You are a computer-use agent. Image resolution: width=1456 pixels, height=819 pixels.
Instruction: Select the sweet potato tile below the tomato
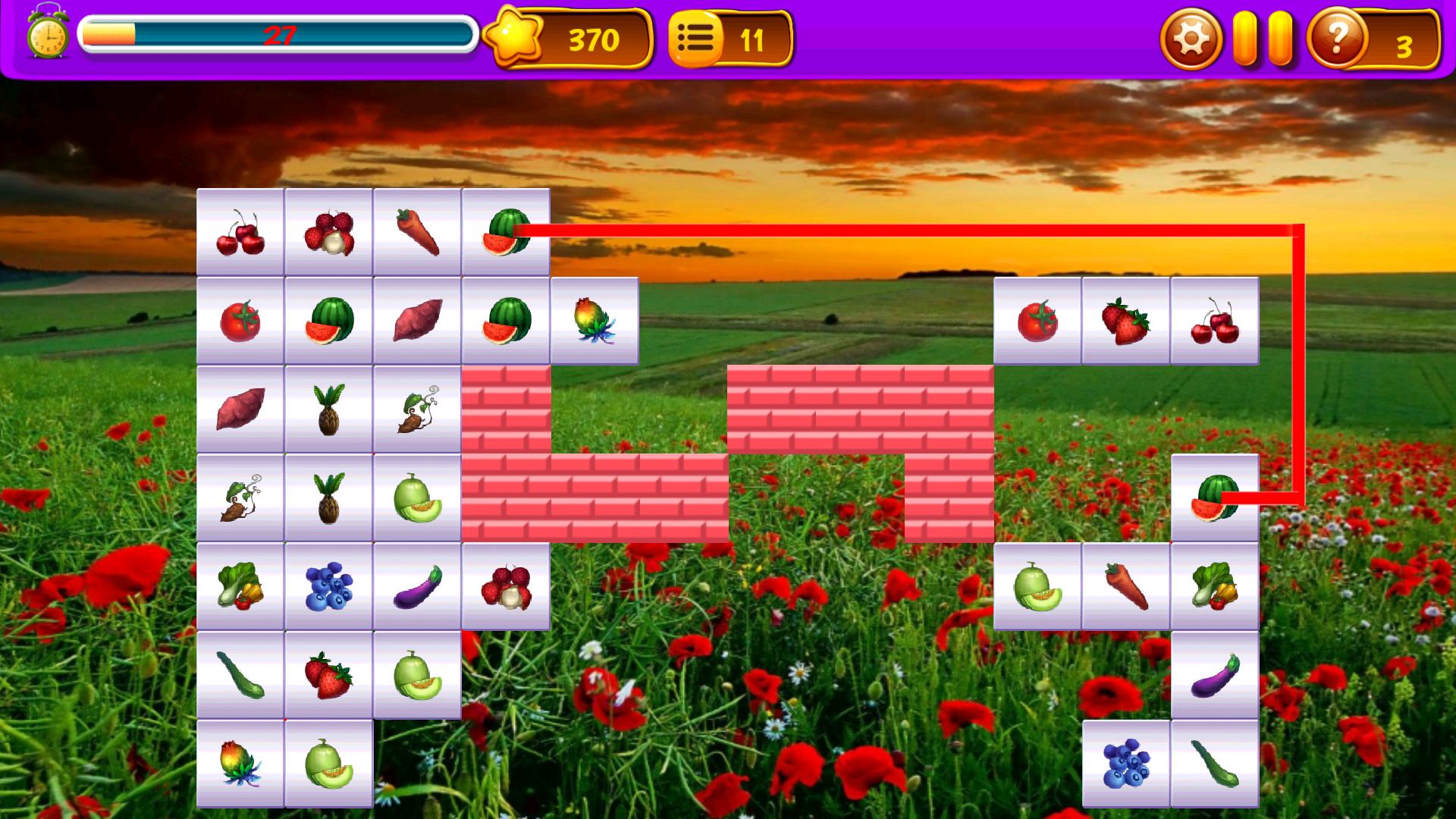240,407
